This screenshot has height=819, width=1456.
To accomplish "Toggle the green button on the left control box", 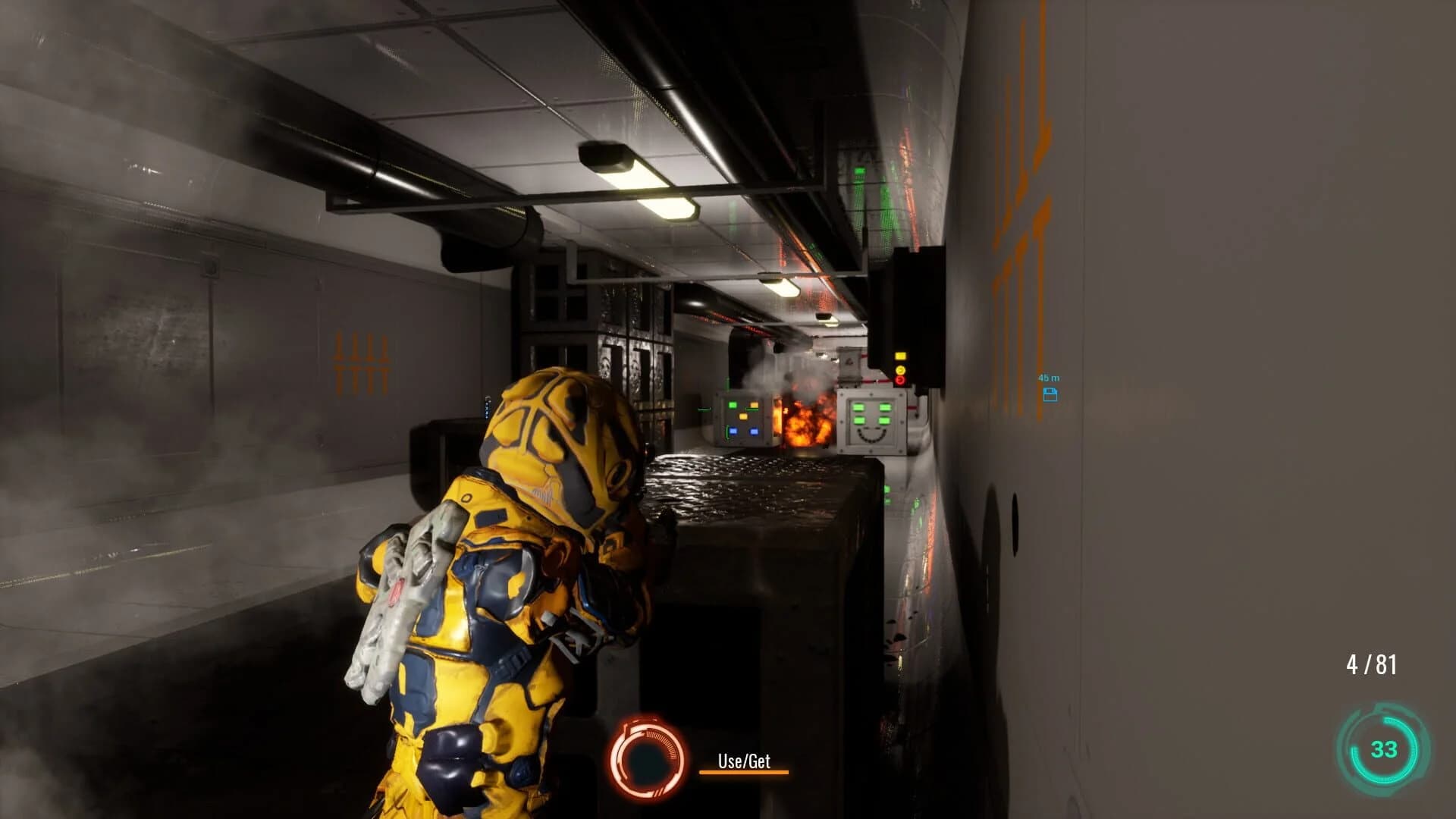I will [733, 405].
